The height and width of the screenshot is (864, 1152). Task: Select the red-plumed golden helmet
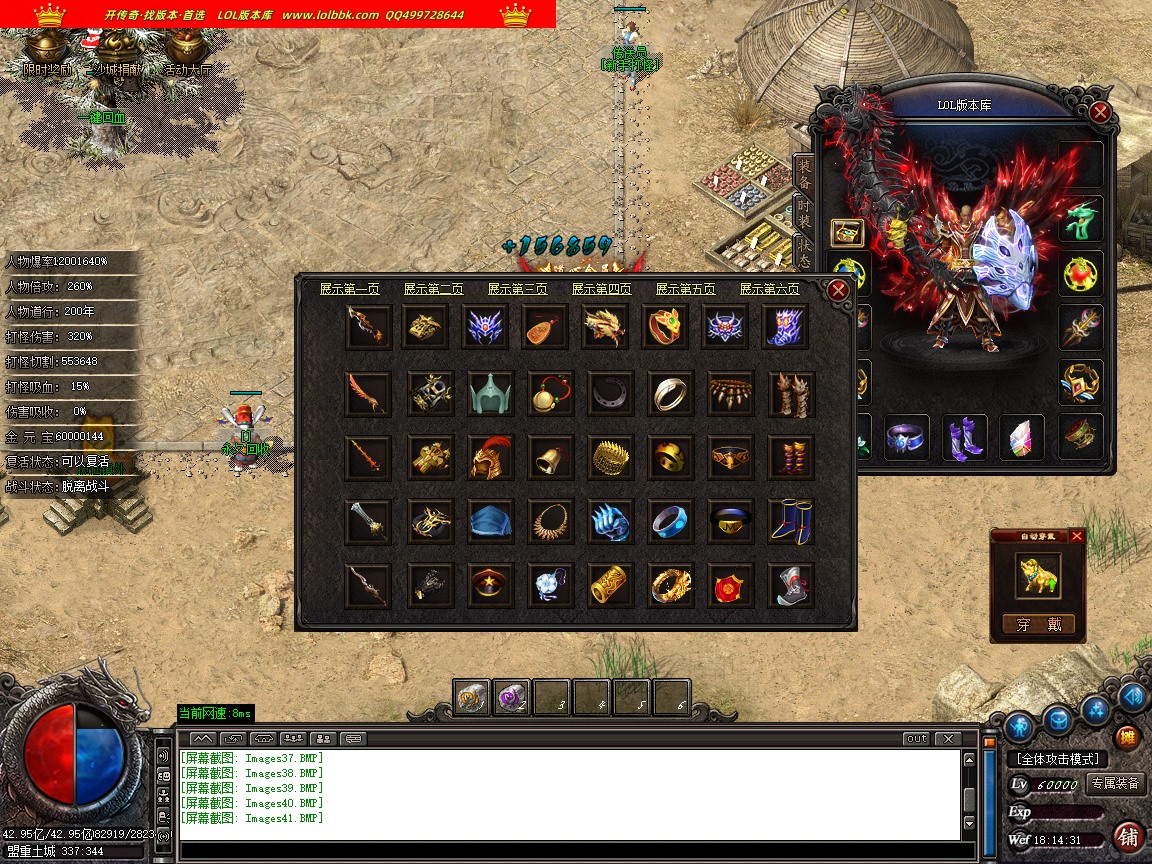pos(490,458)
